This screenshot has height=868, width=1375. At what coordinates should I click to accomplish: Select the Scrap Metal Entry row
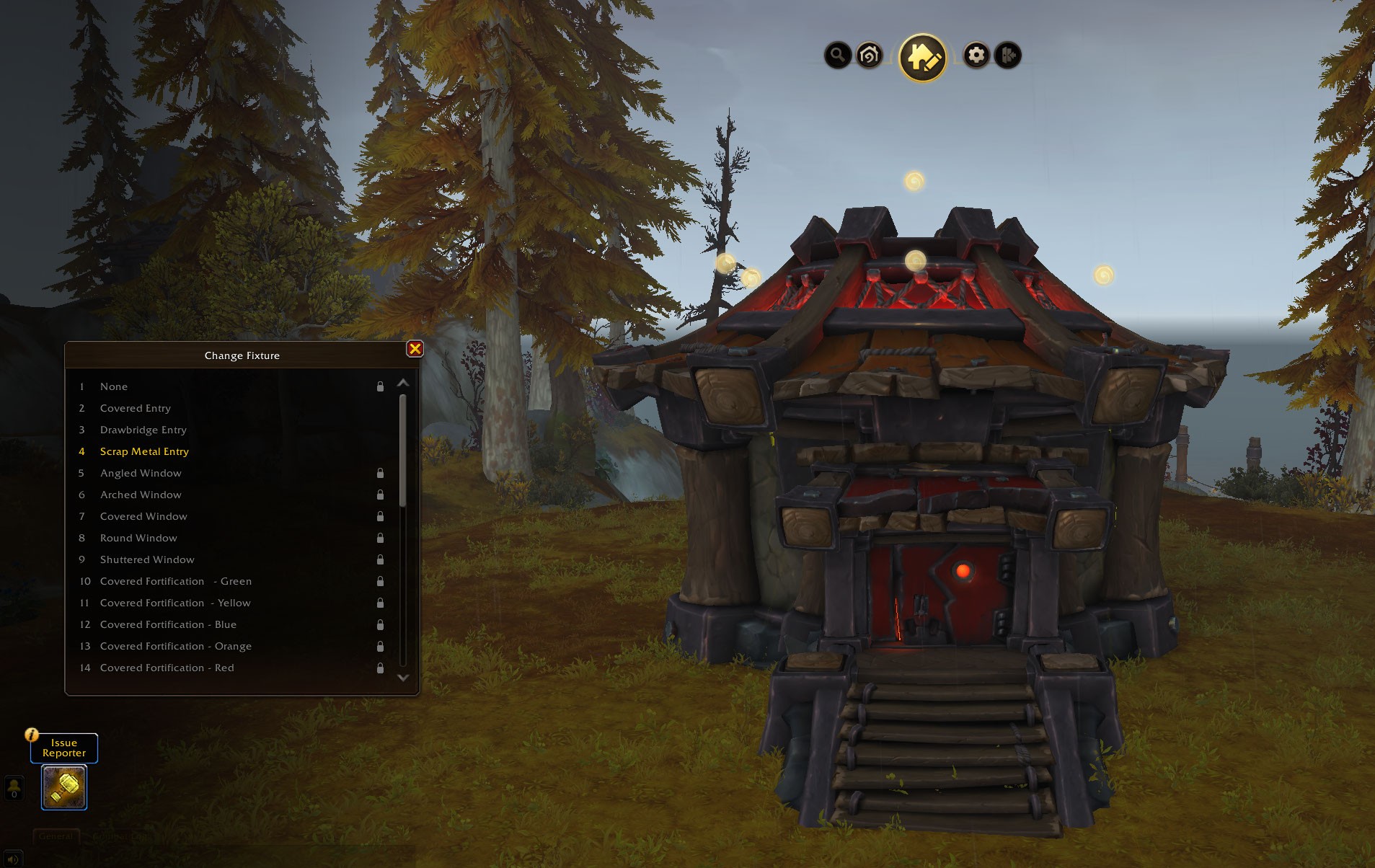pyautogui.click(x=144, y=451)
